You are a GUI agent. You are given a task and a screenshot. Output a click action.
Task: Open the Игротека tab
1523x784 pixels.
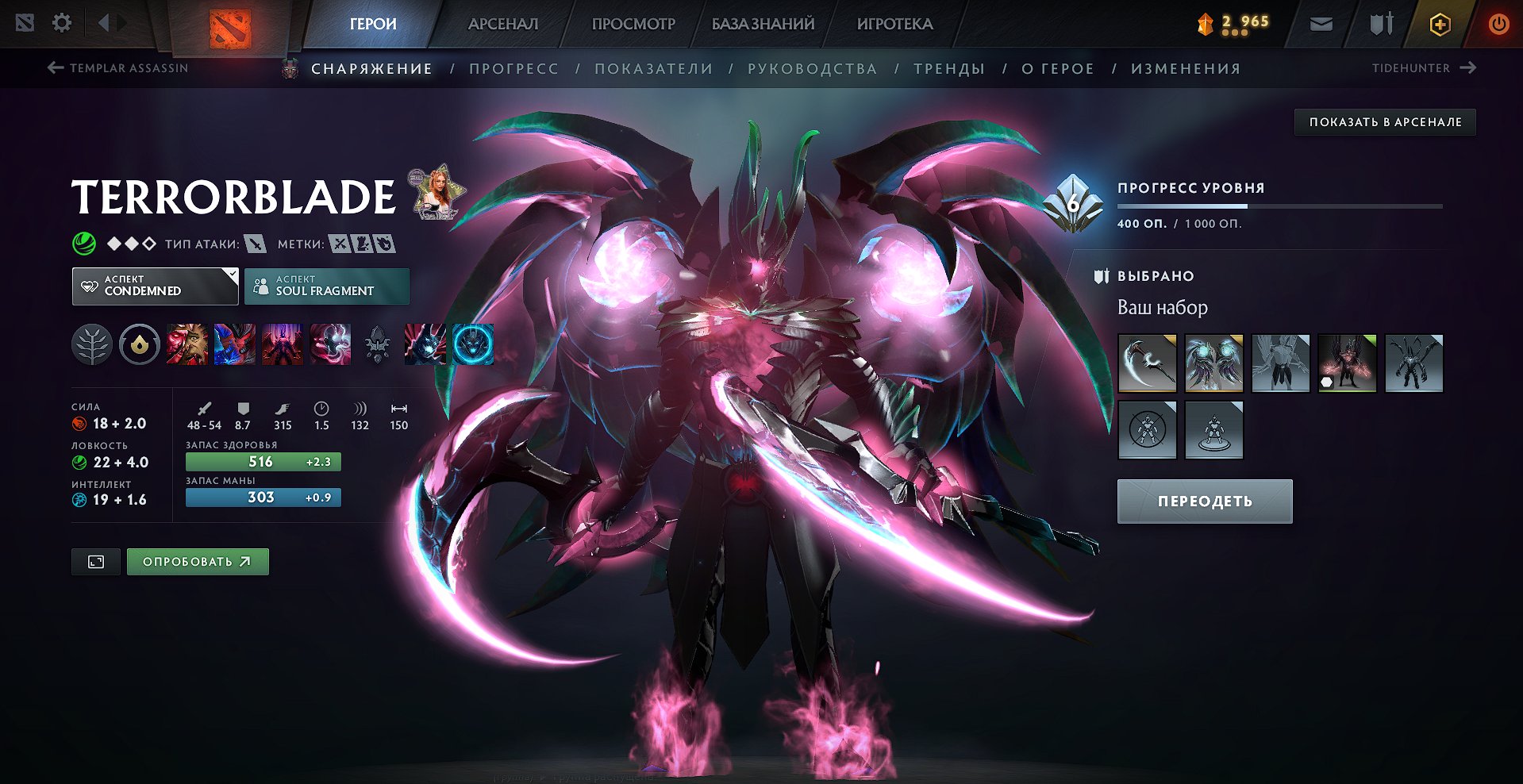point(894,24)
